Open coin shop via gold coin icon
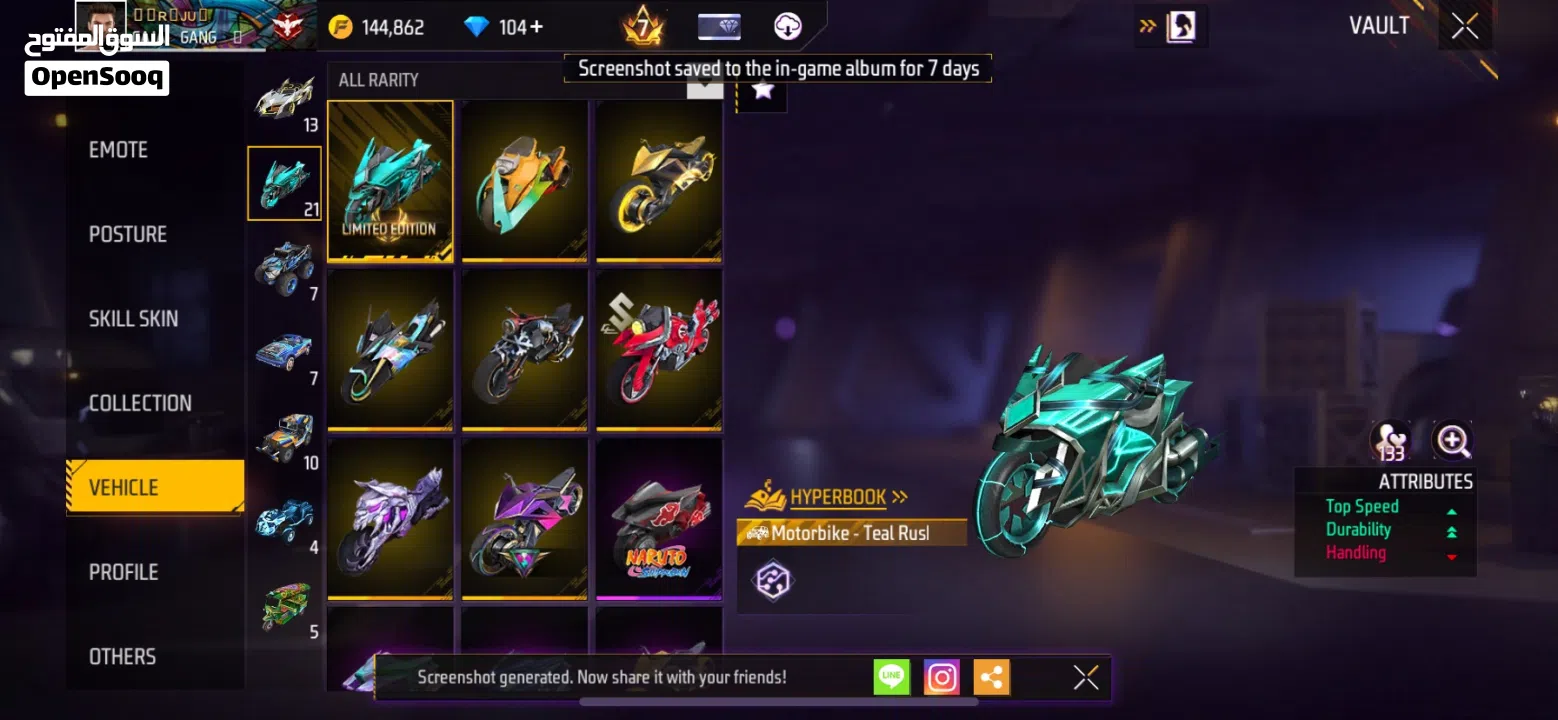1558x720 pixels. pyautogui.click(x=340, y=26)
